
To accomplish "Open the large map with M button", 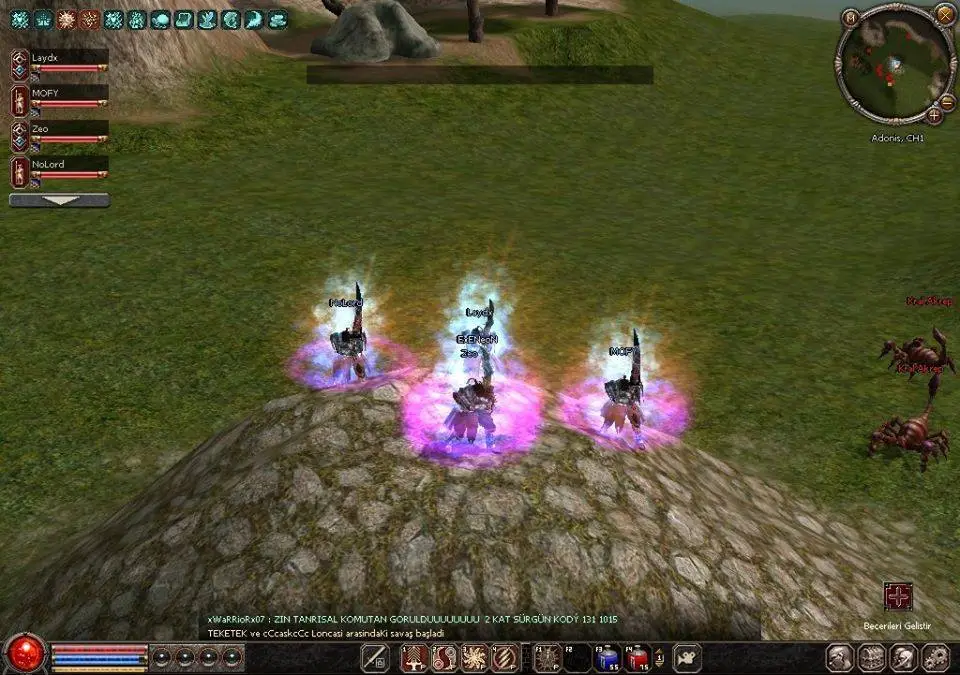I will click(850, 17).
